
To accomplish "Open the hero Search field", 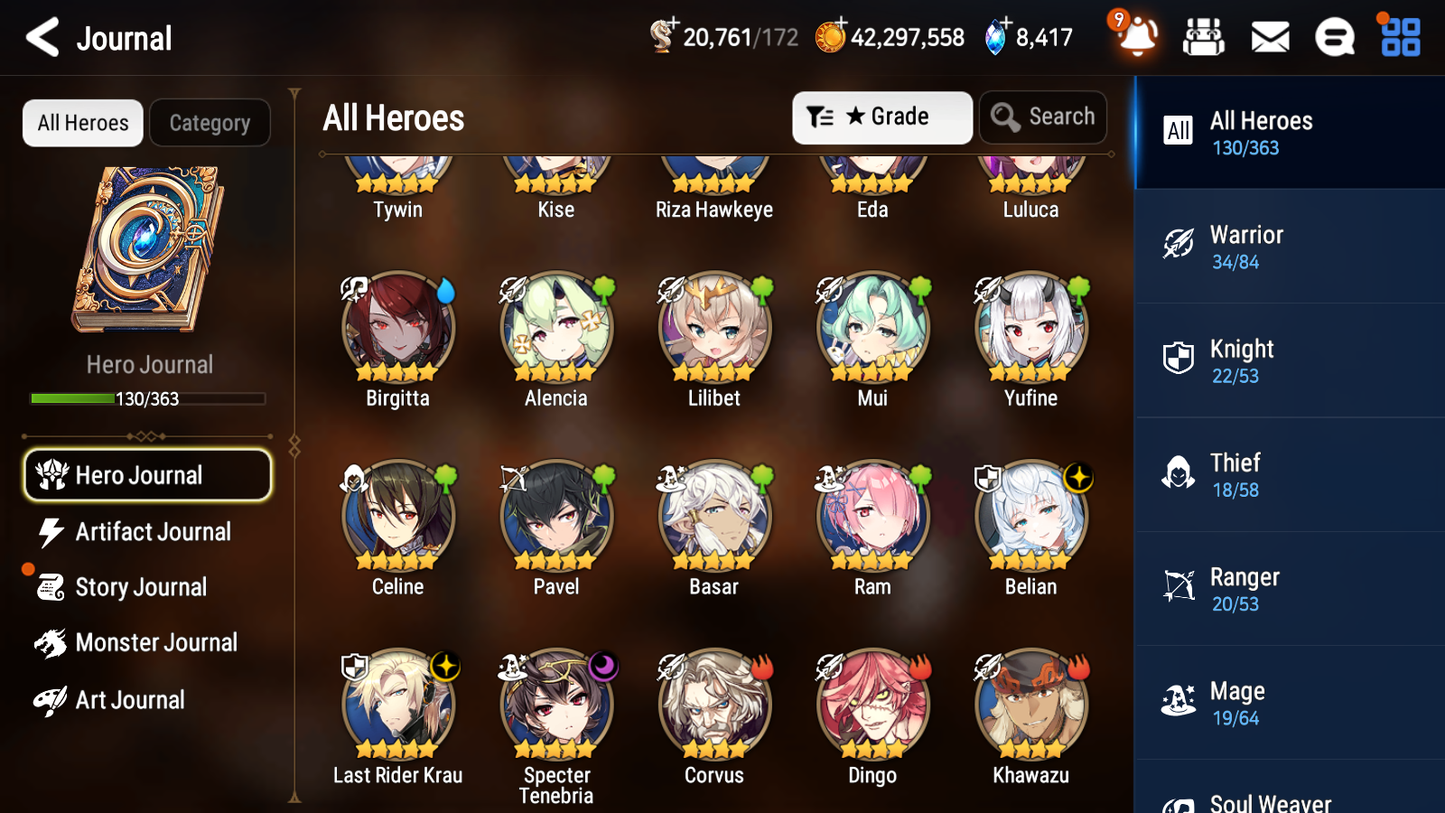I will (x=1043, y=117).
